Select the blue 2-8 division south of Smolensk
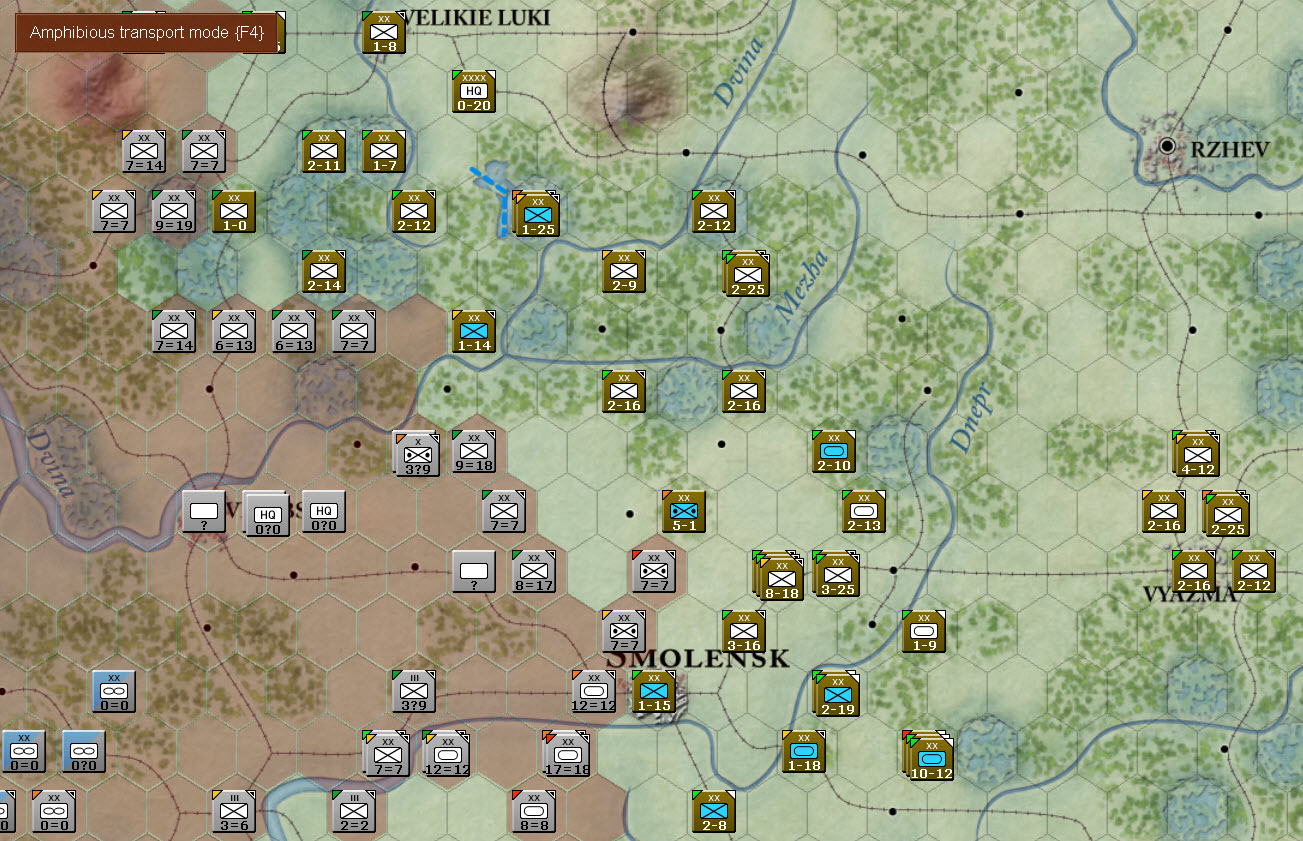Viewport: 1303px width, 841px height. point(713,811)
